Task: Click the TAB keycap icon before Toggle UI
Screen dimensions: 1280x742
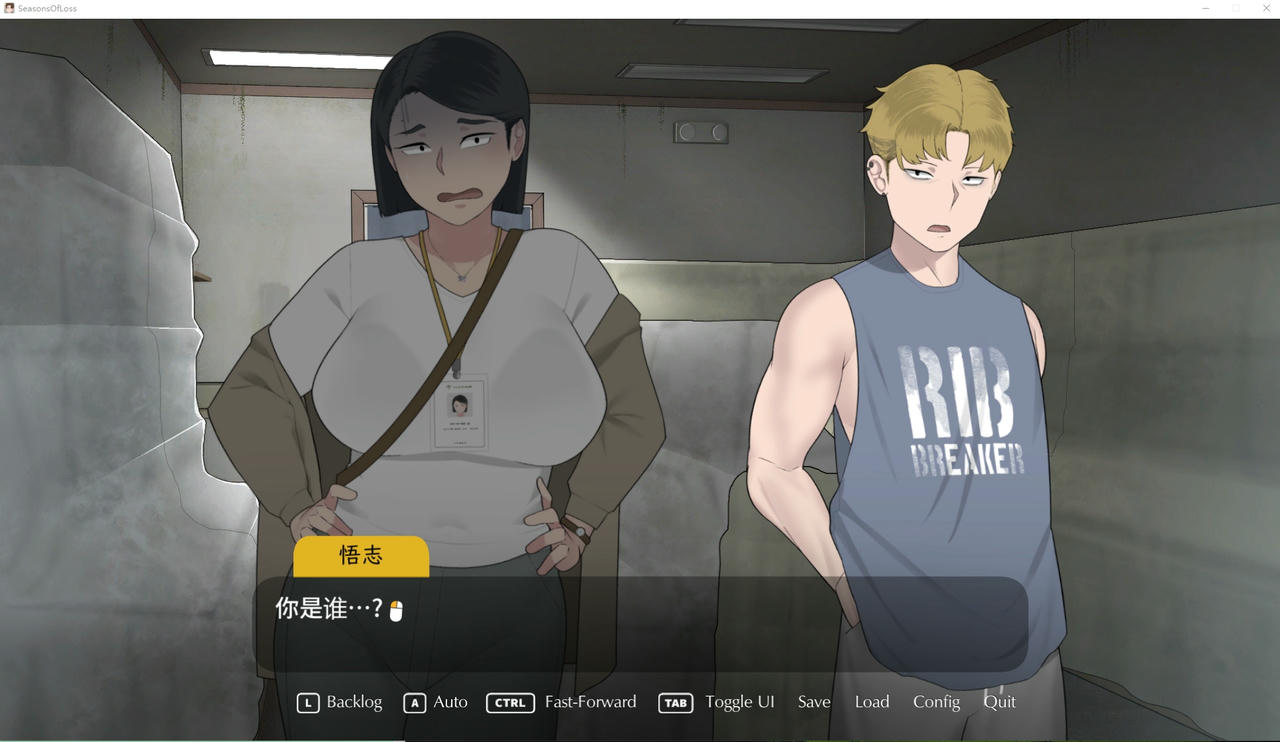Action: tap(675, 703)
